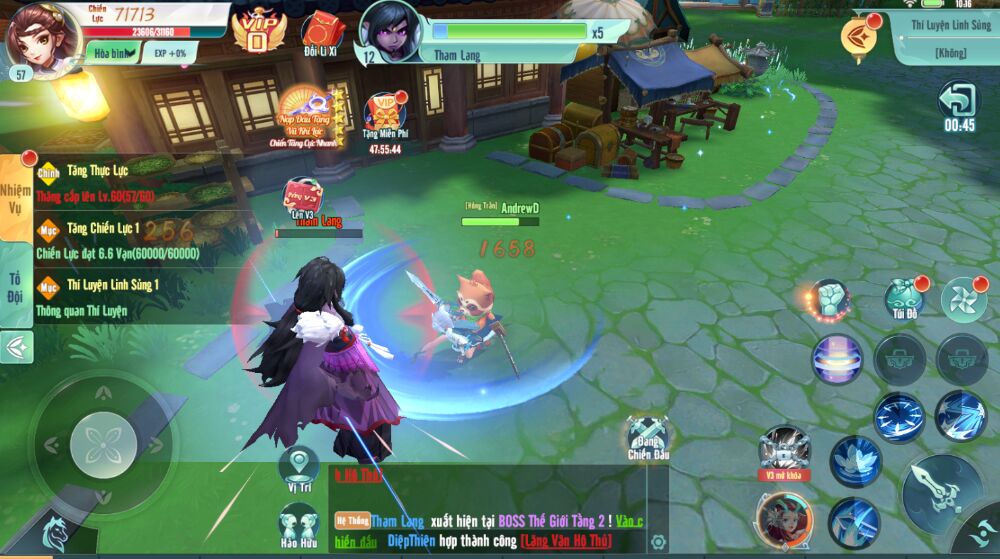
Task: Open the Vị Trí location button
Action: tap(298, 467)
